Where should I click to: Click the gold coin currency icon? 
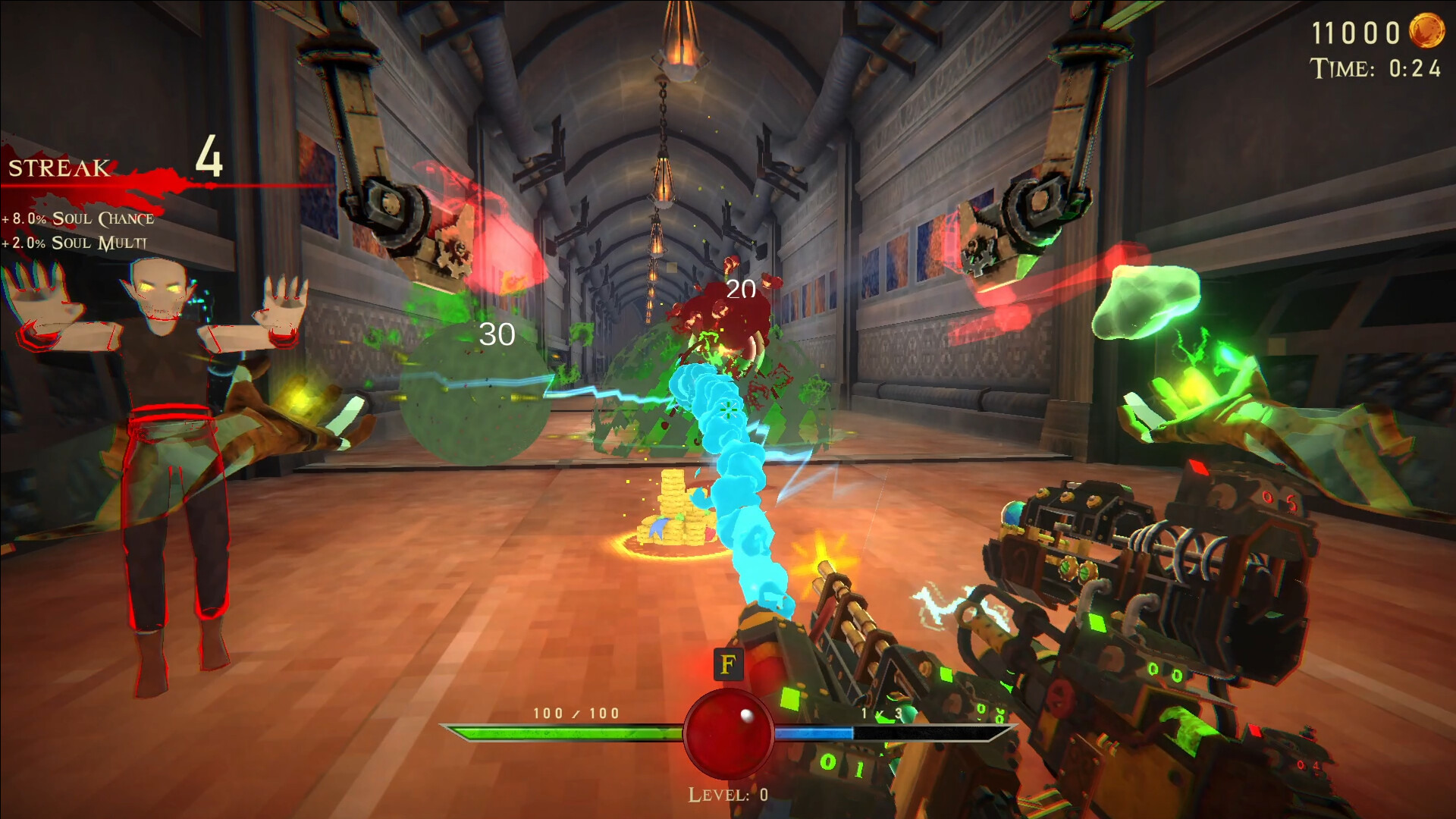[x=1426, y=31]
